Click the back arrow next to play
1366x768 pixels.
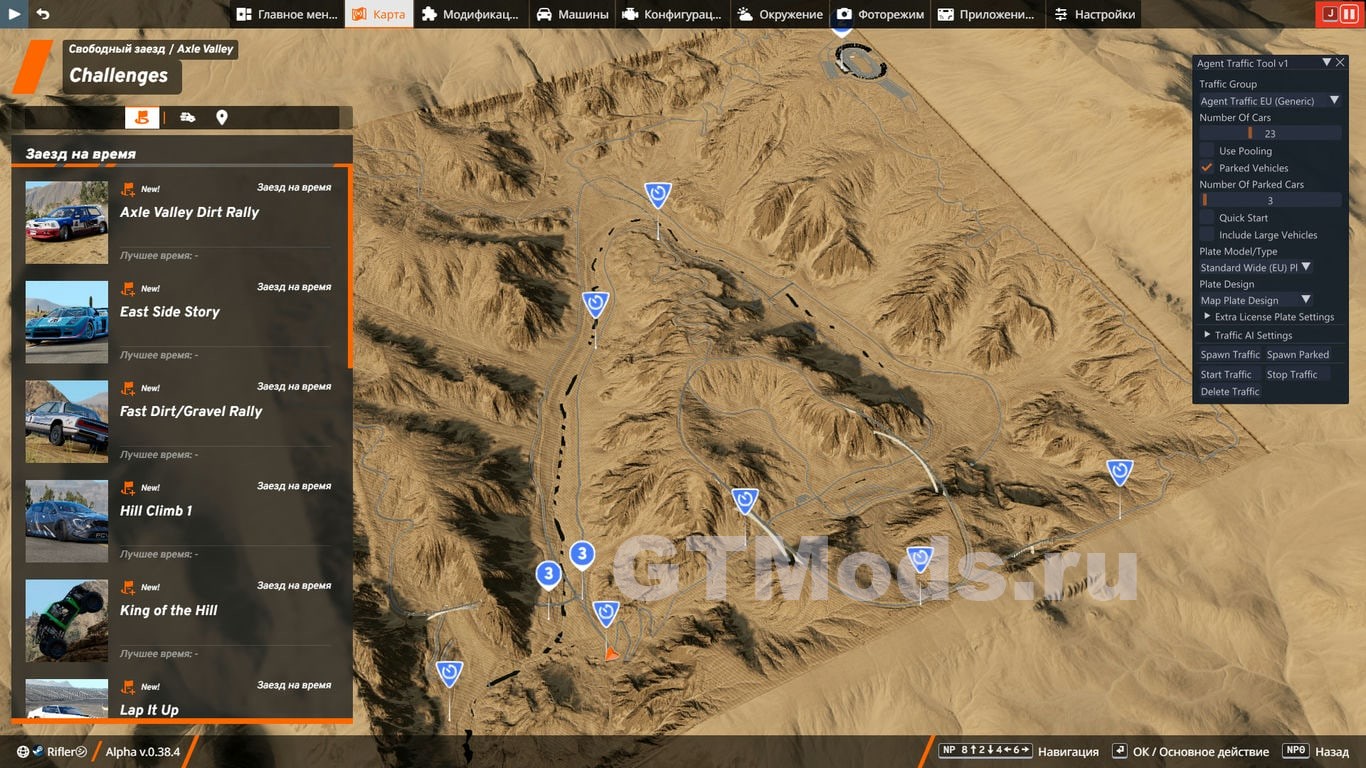(43, 14)
